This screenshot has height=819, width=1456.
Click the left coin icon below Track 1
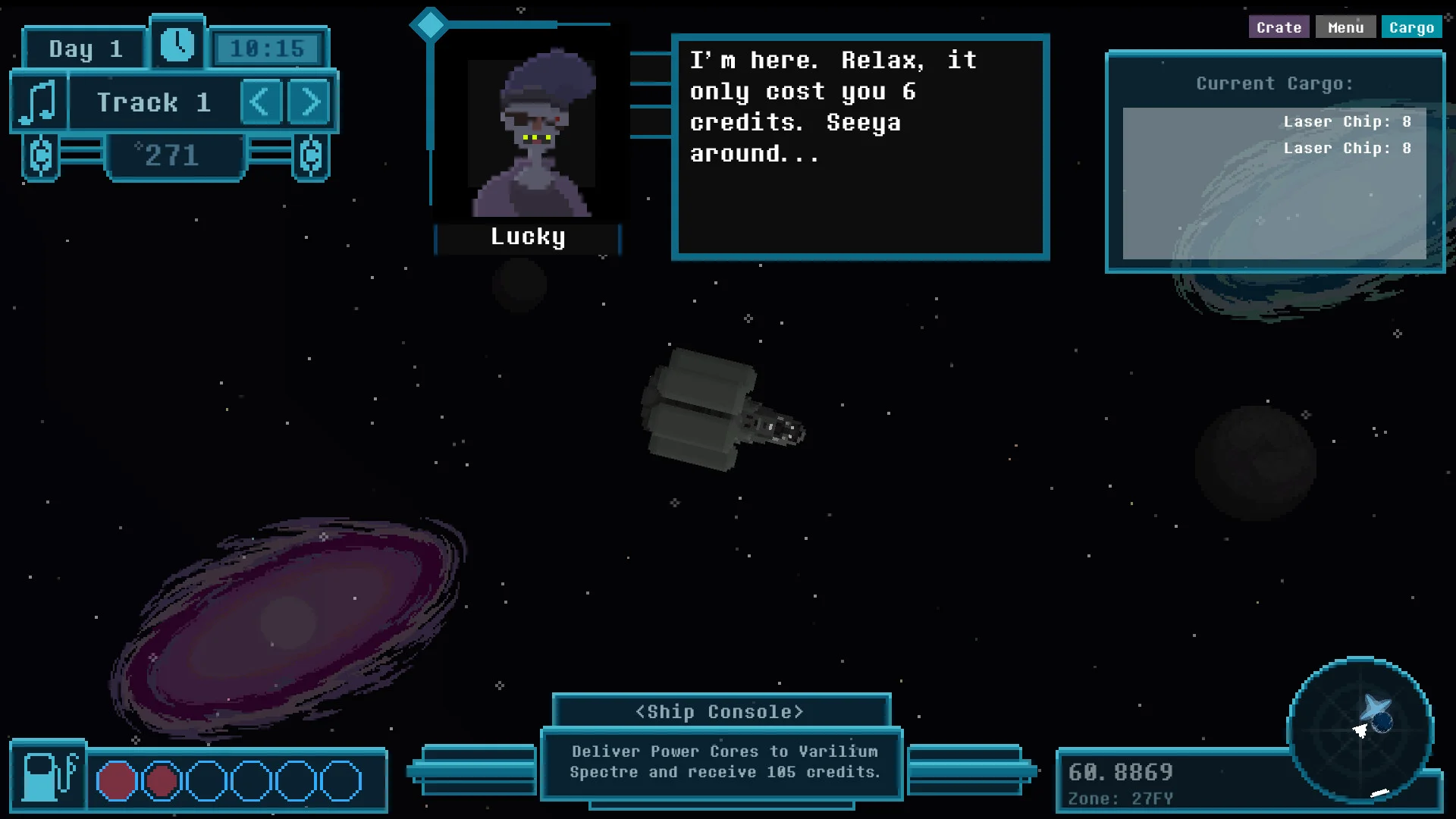(x=42, y=157)
